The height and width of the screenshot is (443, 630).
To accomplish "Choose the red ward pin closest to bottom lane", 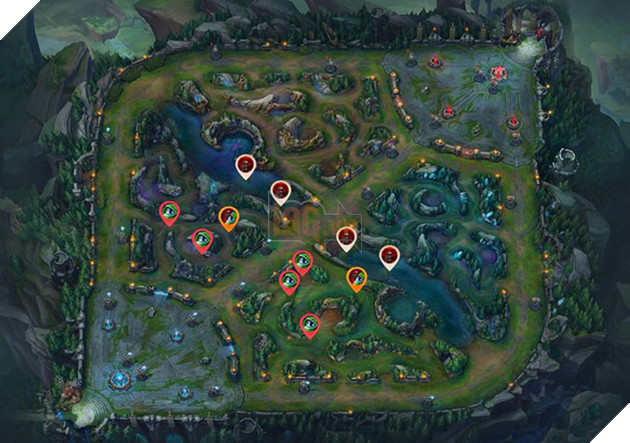I will [x=310, y=323].
